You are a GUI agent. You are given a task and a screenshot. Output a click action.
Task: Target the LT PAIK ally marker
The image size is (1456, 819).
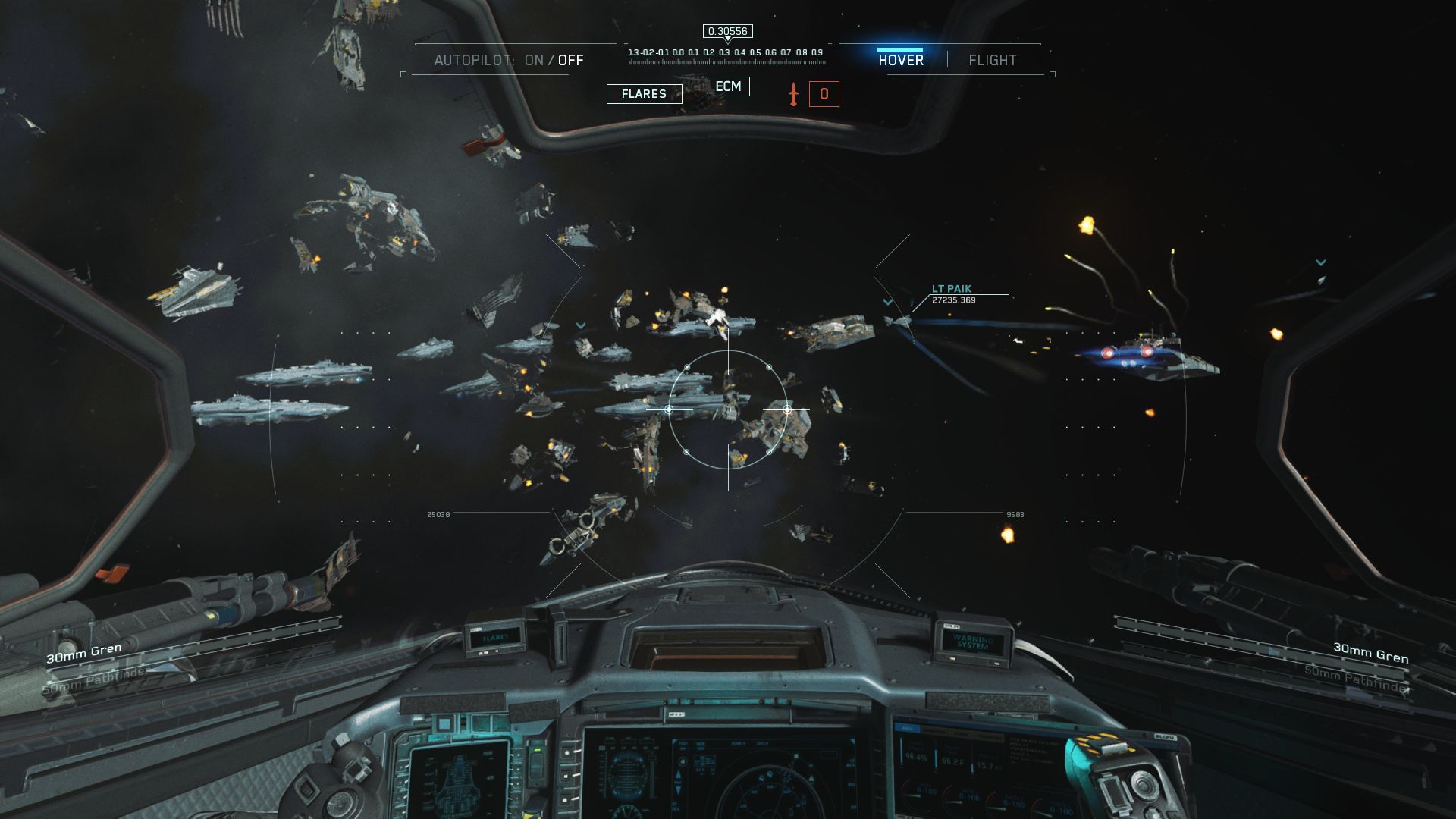point(951,289)
